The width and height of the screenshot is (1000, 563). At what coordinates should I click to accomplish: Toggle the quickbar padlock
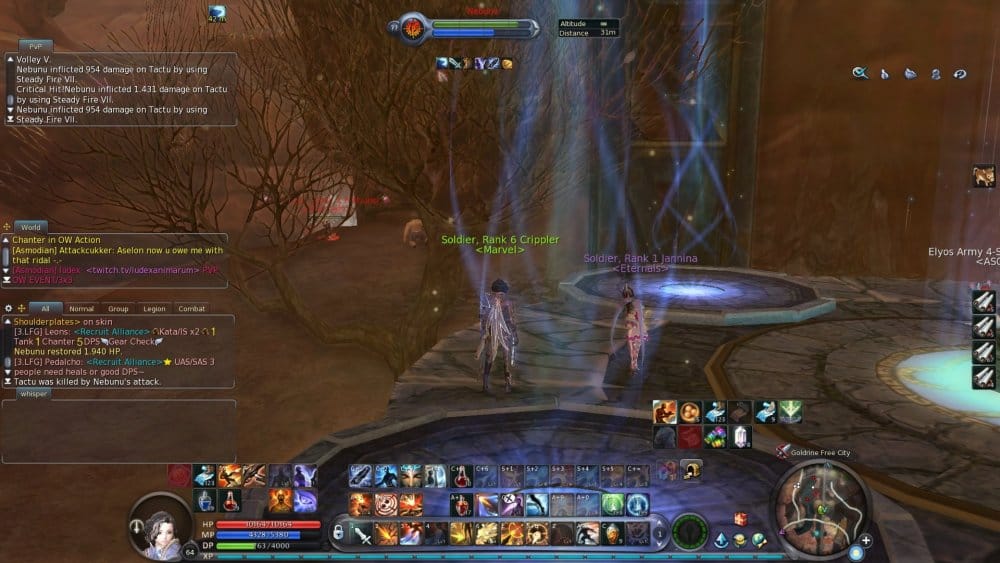click(x=339, y=532)
